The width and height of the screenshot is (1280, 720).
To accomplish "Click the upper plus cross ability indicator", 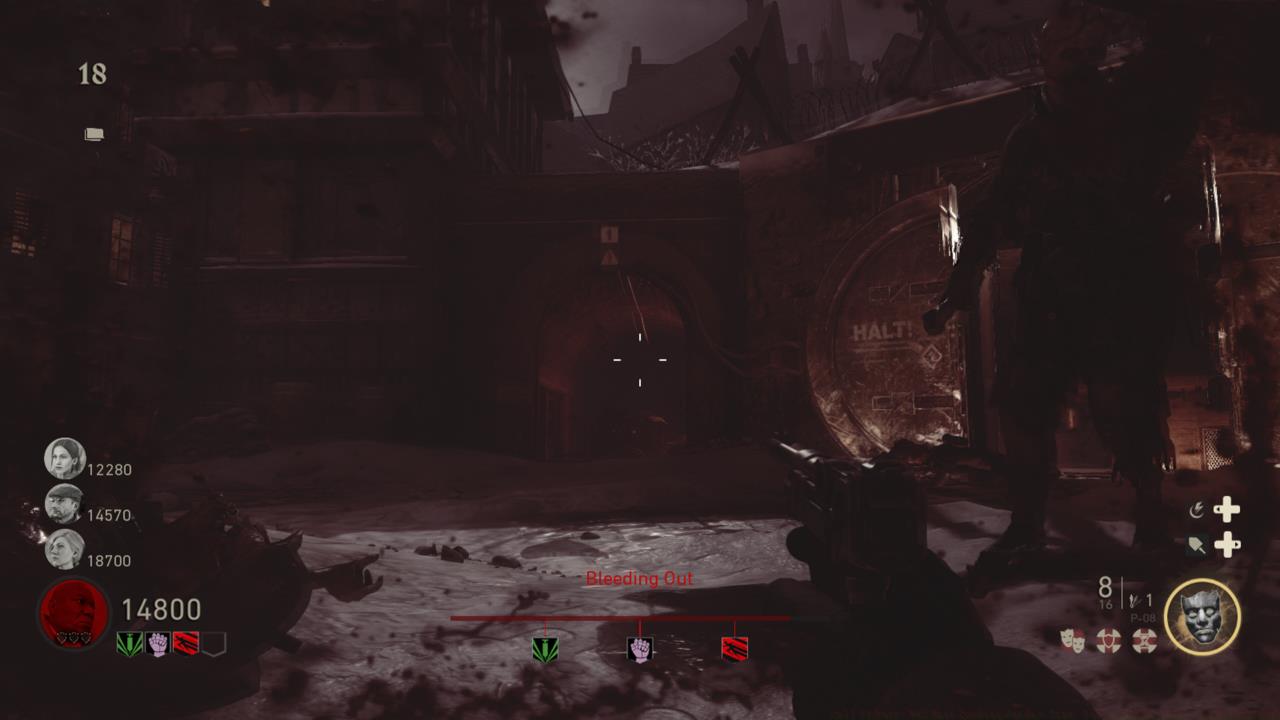I will pos(1229,510).
